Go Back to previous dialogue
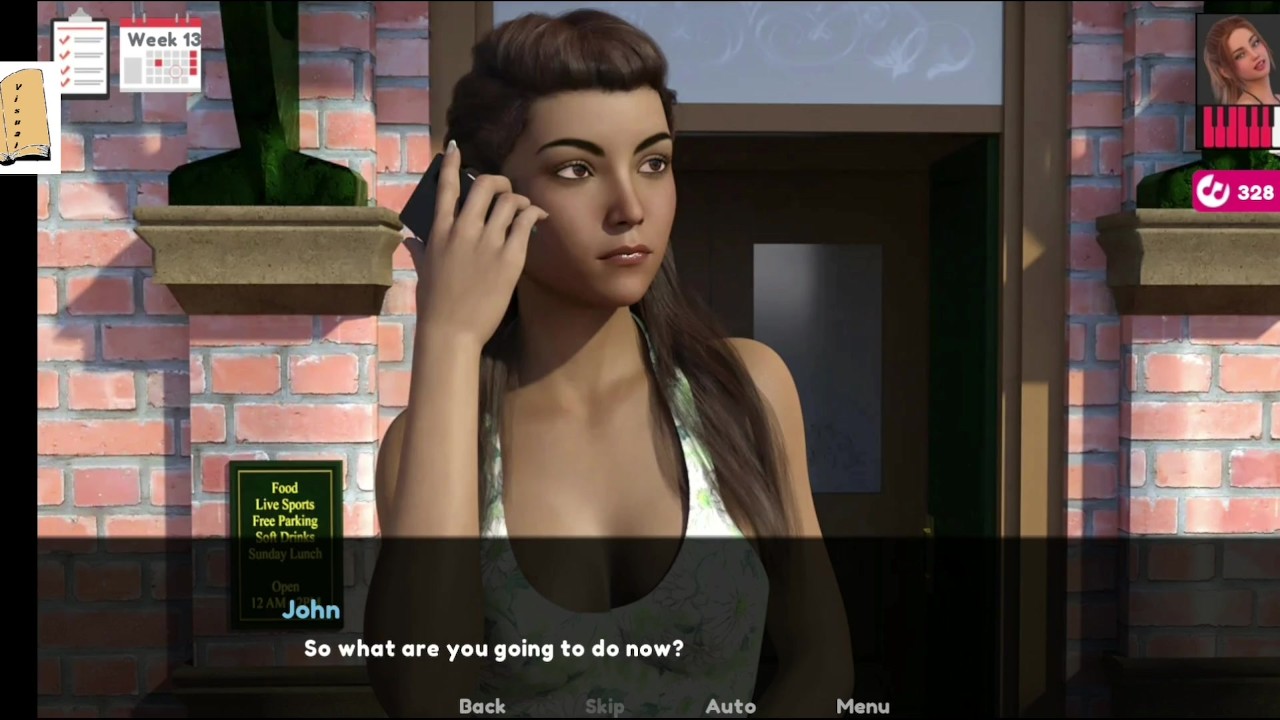 pyautogui.click(x=482, y=706)
